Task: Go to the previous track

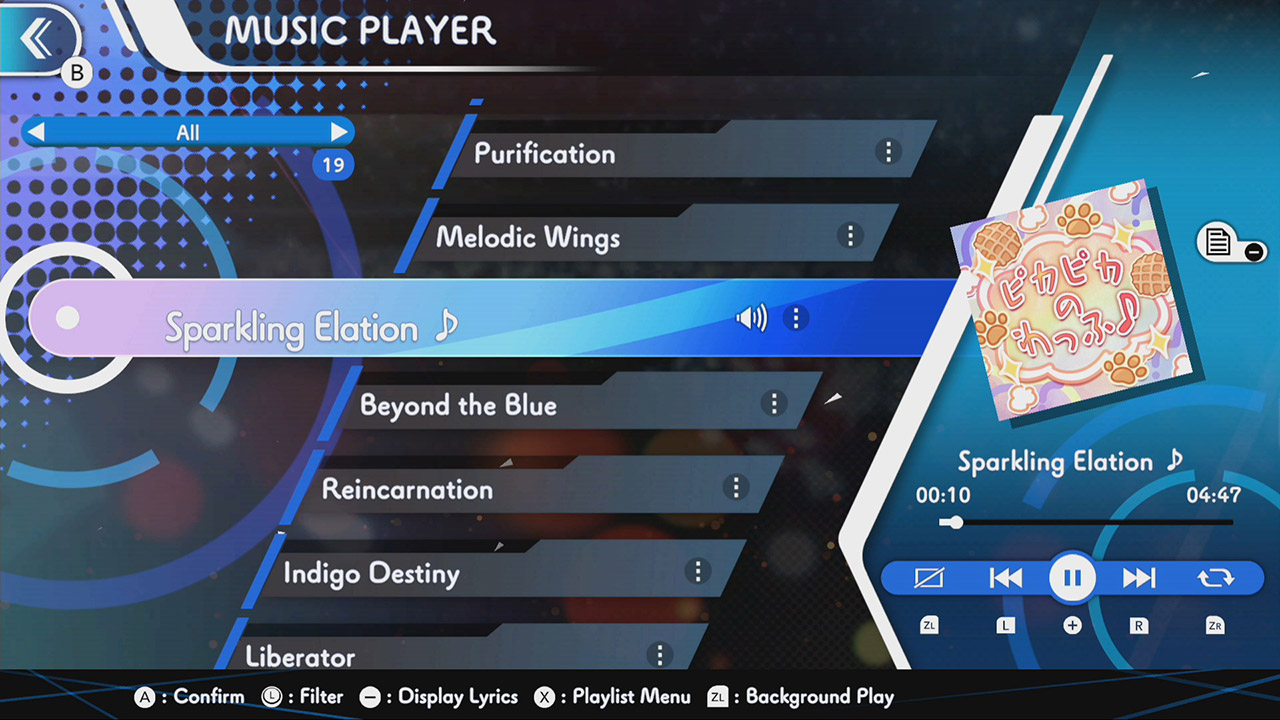Action: point(1006,578)
